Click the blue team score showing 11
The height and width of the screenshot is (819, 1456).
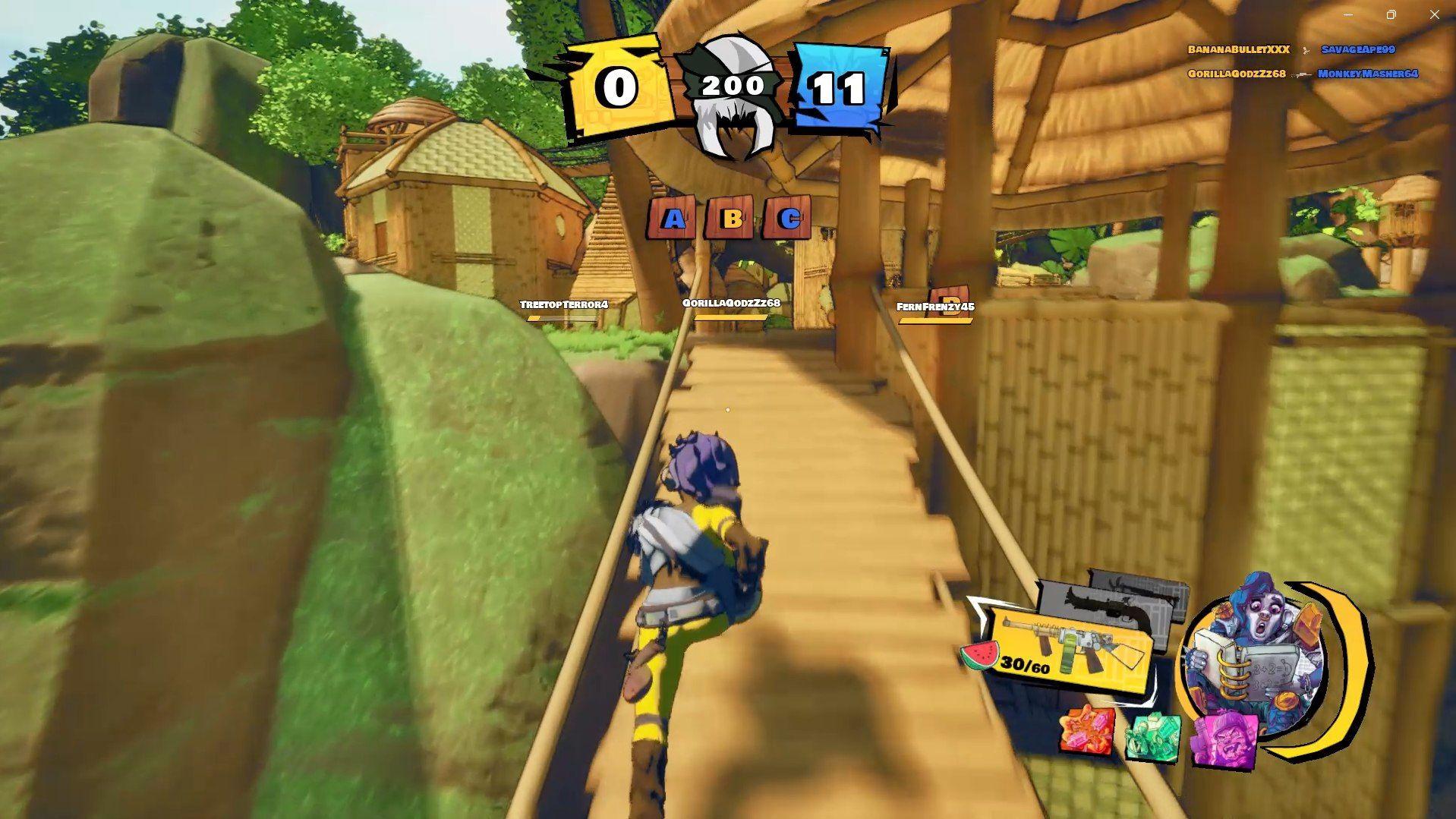[x=839, y=86]
